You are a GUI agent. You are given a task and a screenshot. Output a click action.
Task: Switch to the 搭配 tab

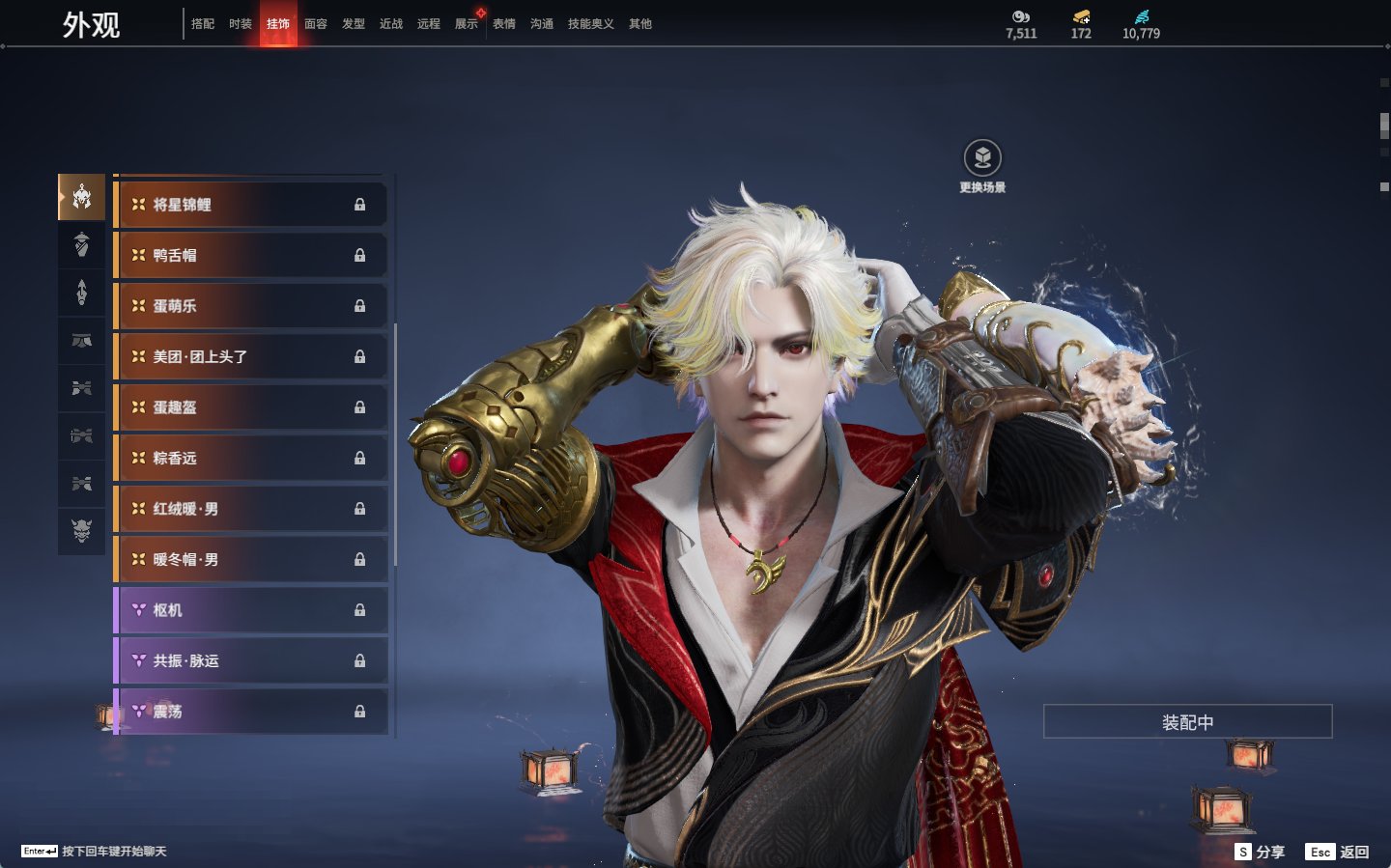point(203,24)
